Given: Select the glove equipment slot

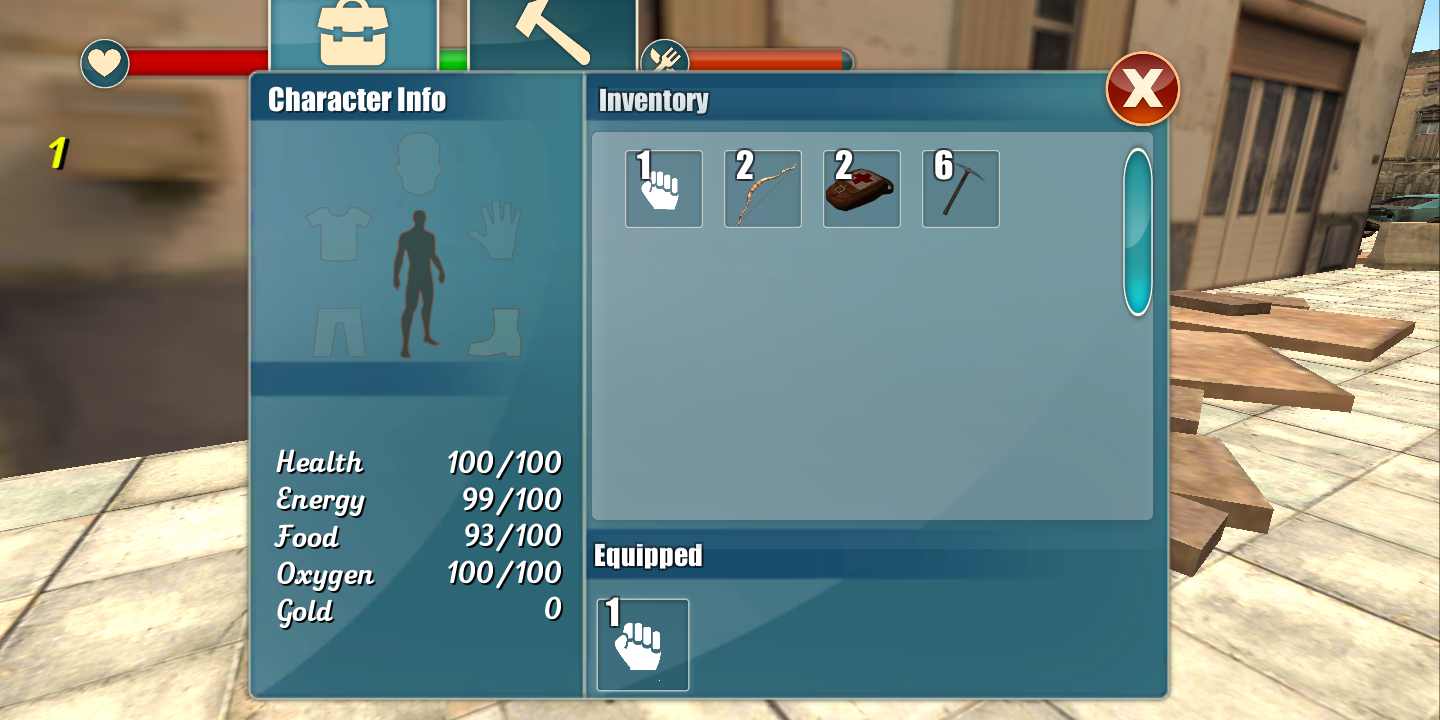Looking at the screenshot, I should [x=496, y=230].
